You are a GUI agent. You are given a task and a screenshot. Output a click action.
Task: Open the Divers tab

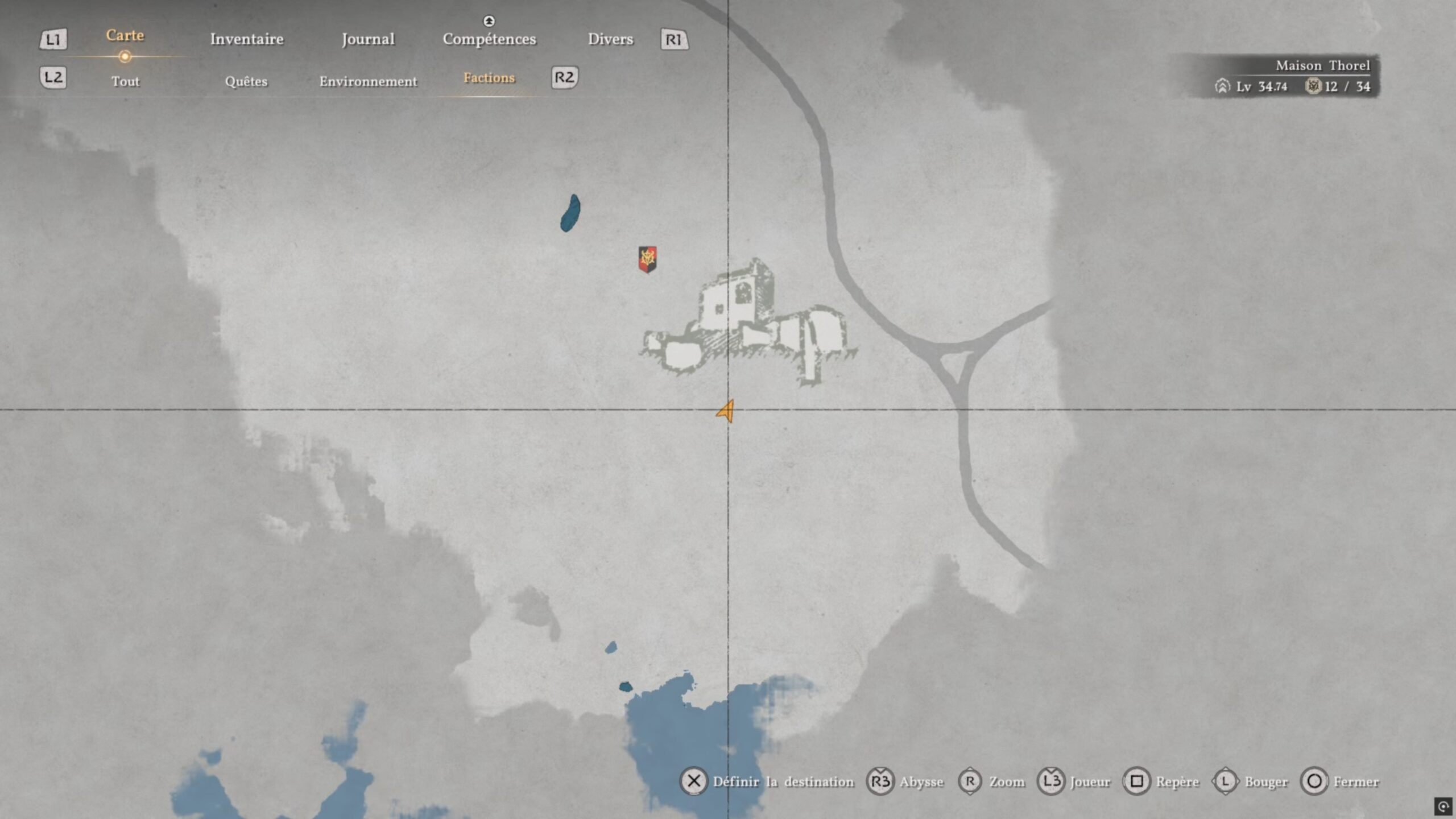click(x=610, y=39)
